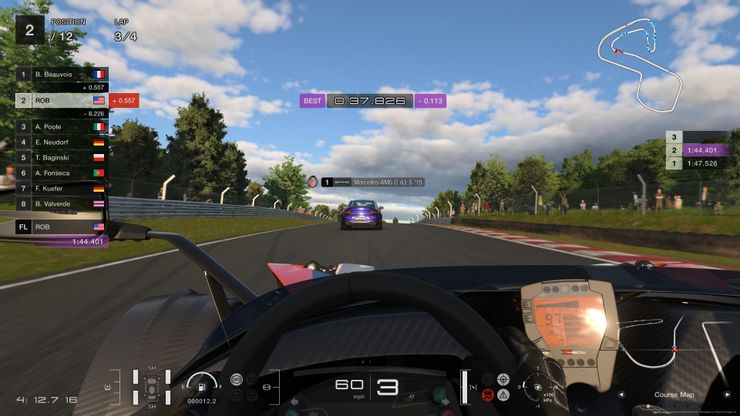Click the Course Map display label
This screenshot has width=740, height=416.
(x=674, y=394)
